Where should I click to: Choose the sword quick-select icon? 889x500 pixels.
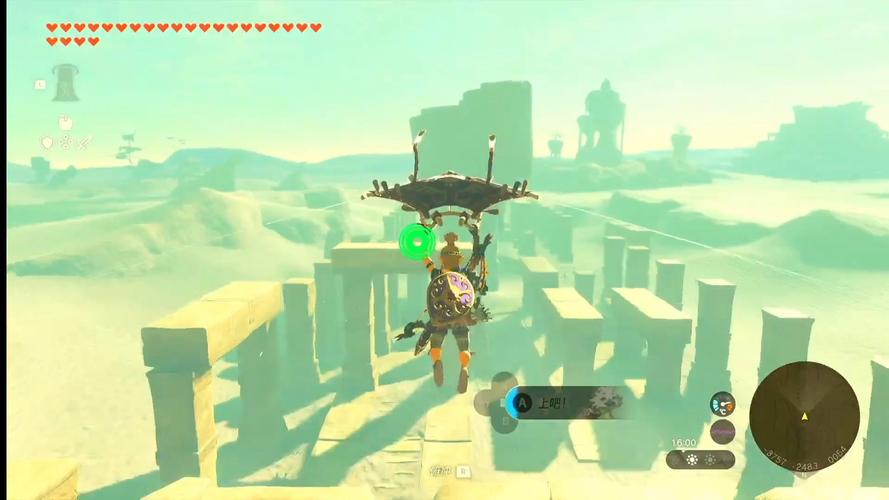(85, 143)
